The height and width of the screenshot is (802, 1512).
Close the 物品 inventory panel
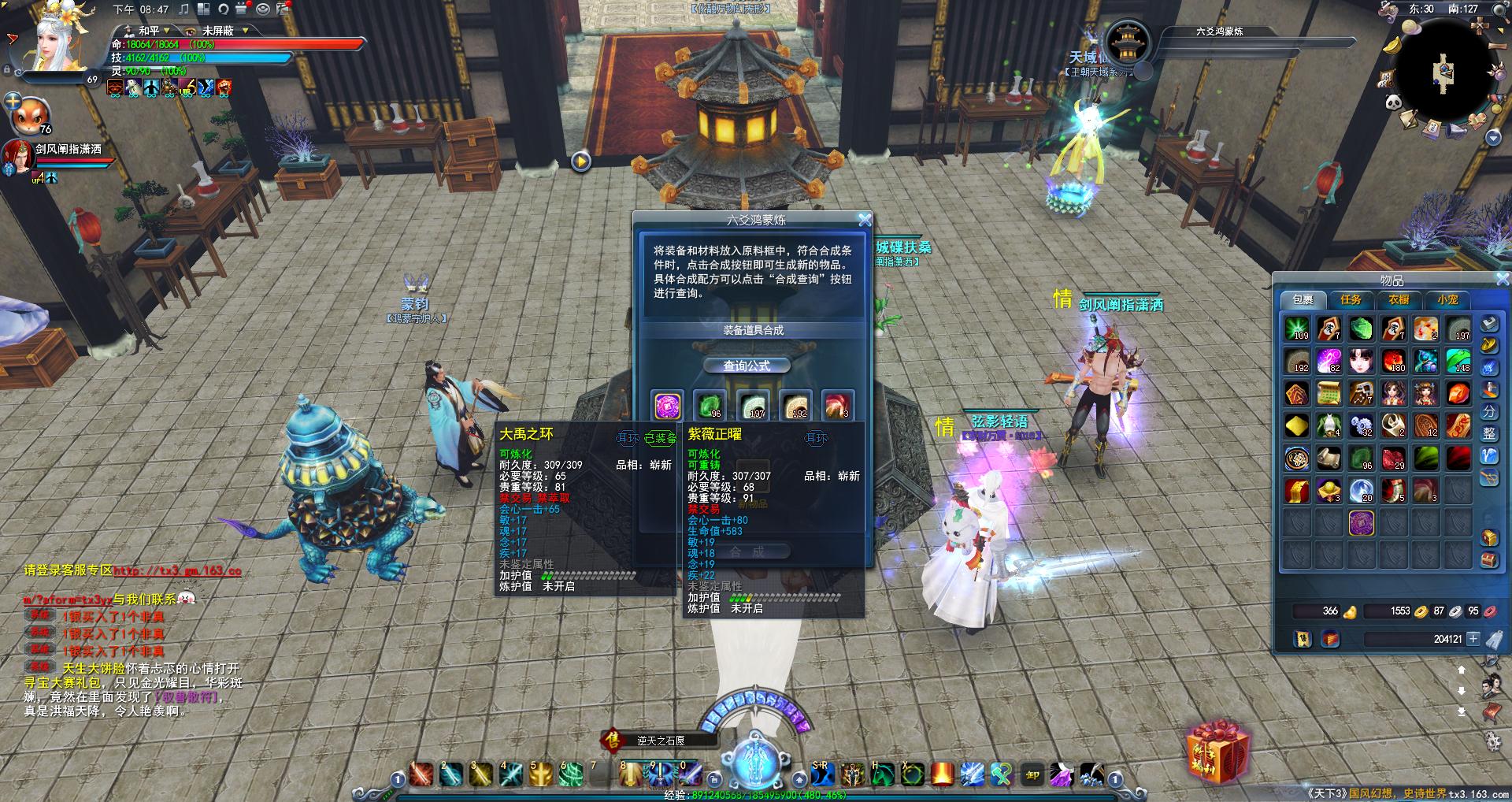[x=1503, y=280]
